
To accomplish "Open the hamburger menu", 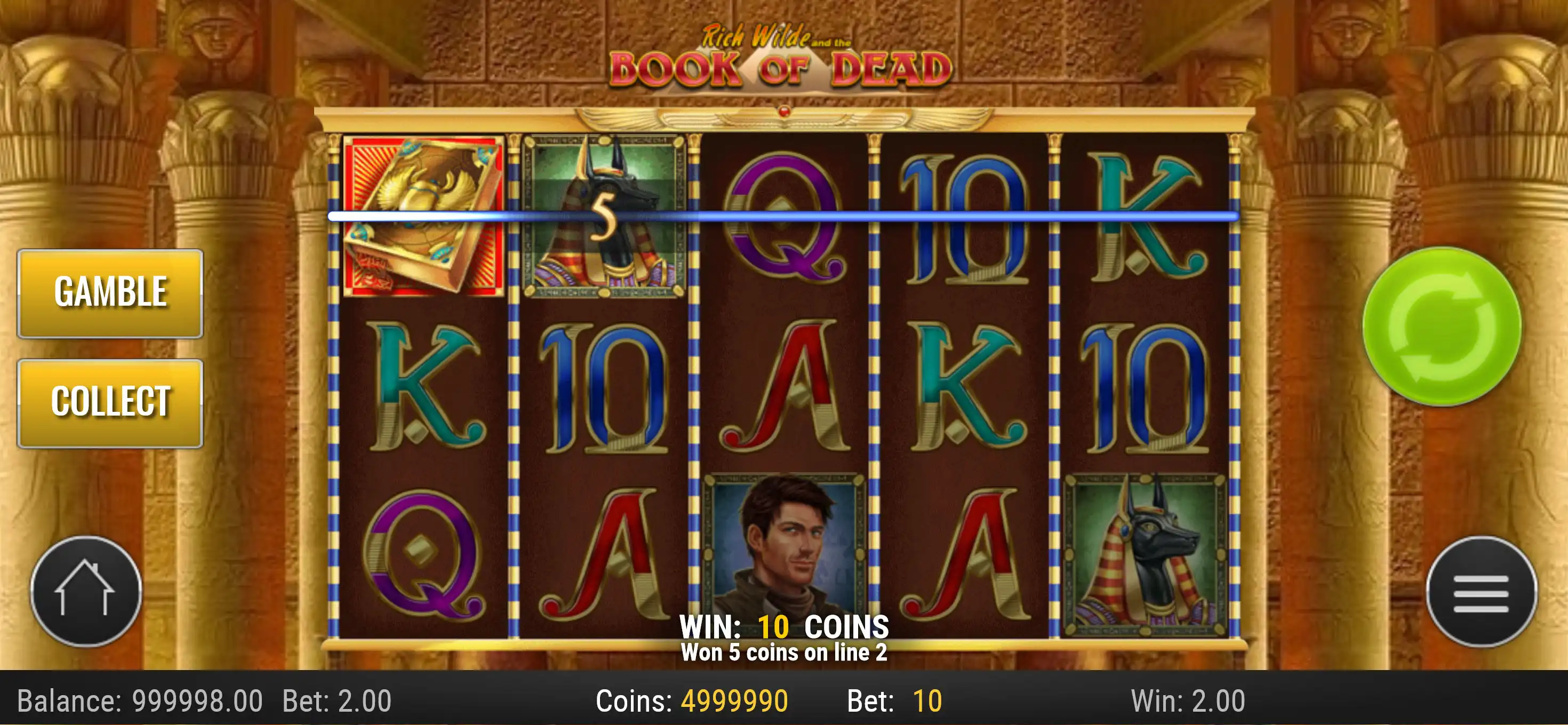I will coord(1481,592).
